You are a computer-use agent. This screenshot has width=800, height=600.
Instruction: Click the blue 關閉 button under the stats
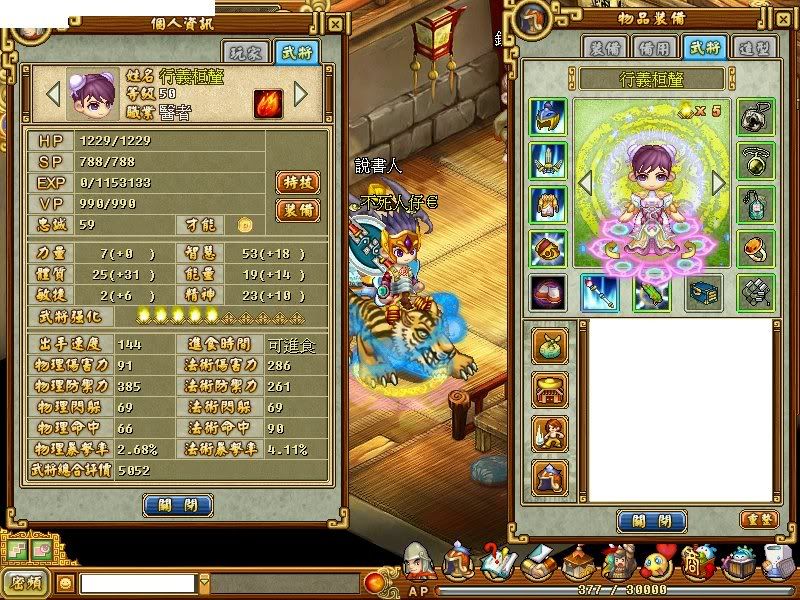coord(177,505)
